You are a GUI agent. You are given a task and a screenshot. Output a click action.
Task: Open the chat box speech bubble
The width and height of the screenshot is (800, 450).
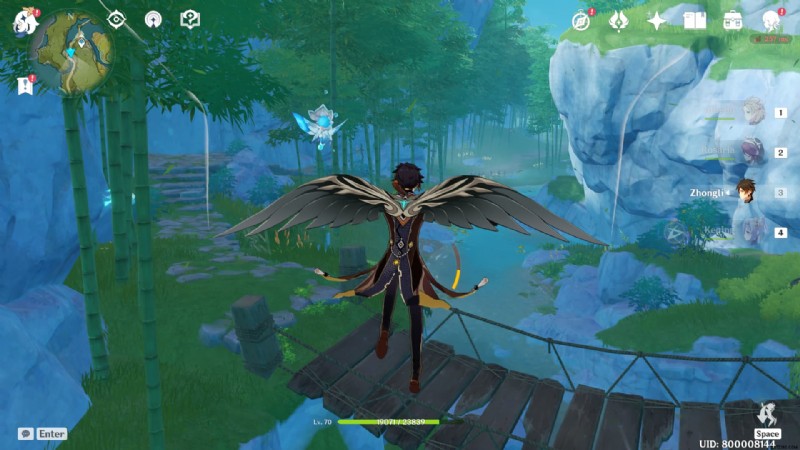[x=26, y=434]
